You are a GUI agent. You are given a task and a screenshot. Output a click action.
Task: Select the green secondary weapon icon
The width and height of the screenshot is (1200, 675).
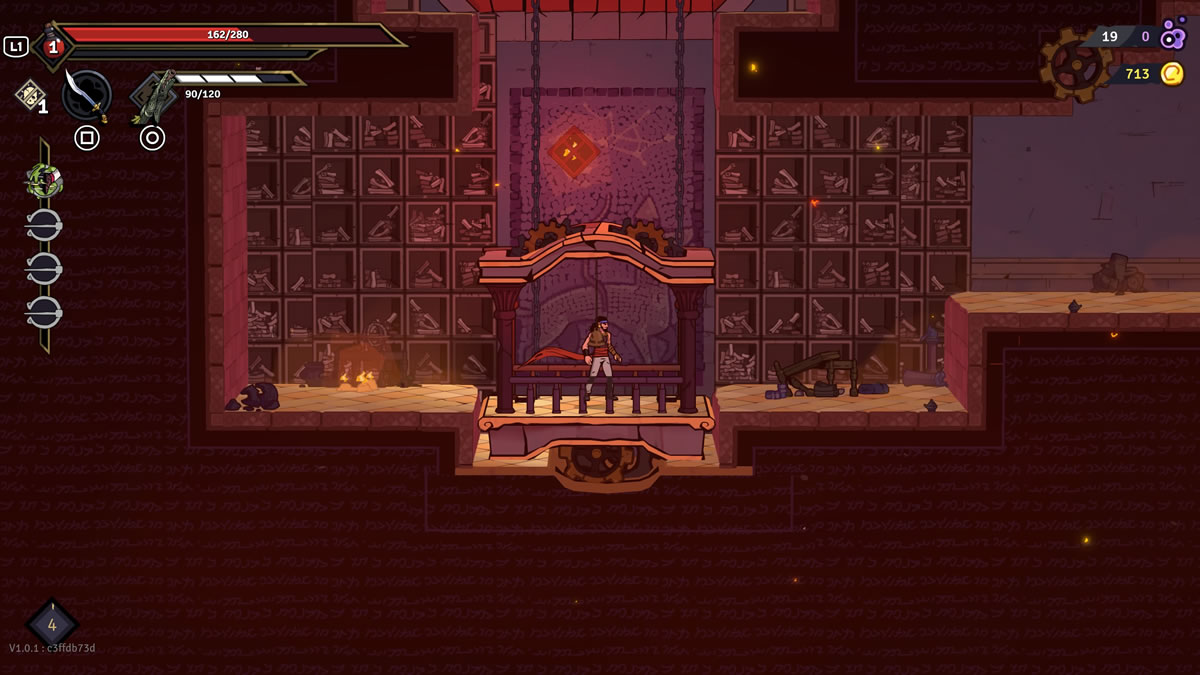coord(153,97)
